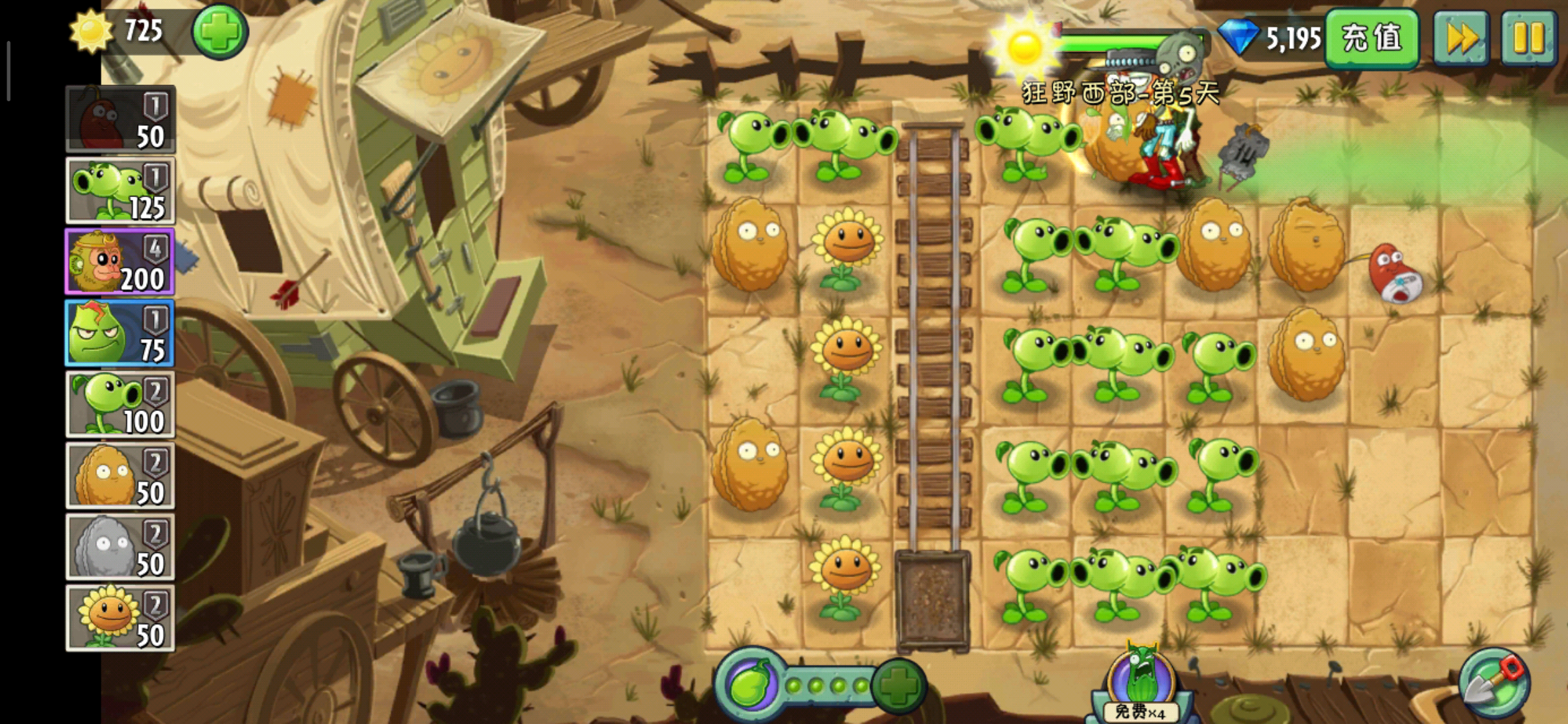The height and width of the screenshot is (724, 1568).
Task: Choose the Repeater seed packet costing 125
Action: pyautogui.click(x=120, y=191)
